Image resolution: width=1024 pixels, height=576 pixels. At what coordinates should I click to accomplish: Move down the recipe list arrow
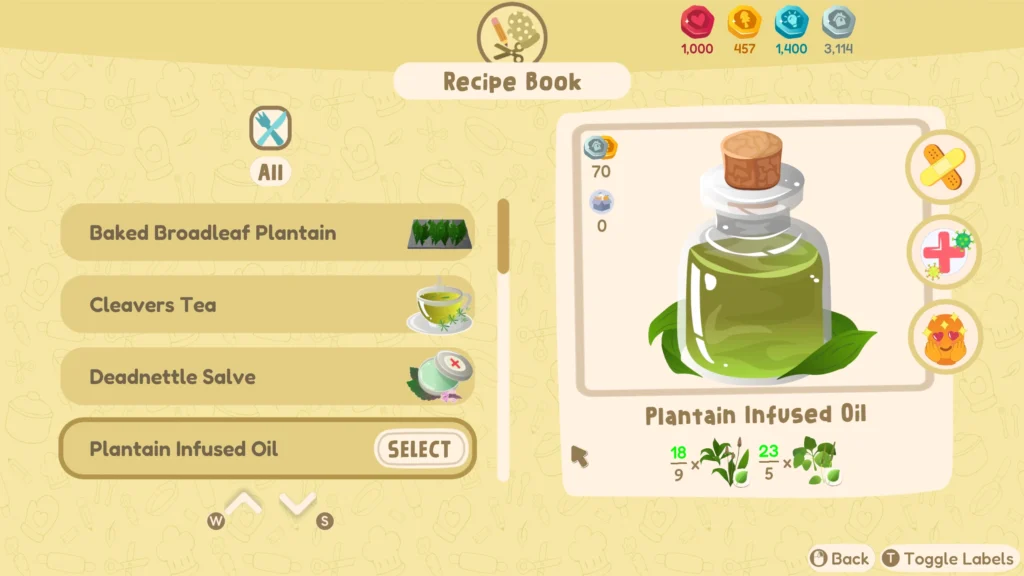pos(298,504)
